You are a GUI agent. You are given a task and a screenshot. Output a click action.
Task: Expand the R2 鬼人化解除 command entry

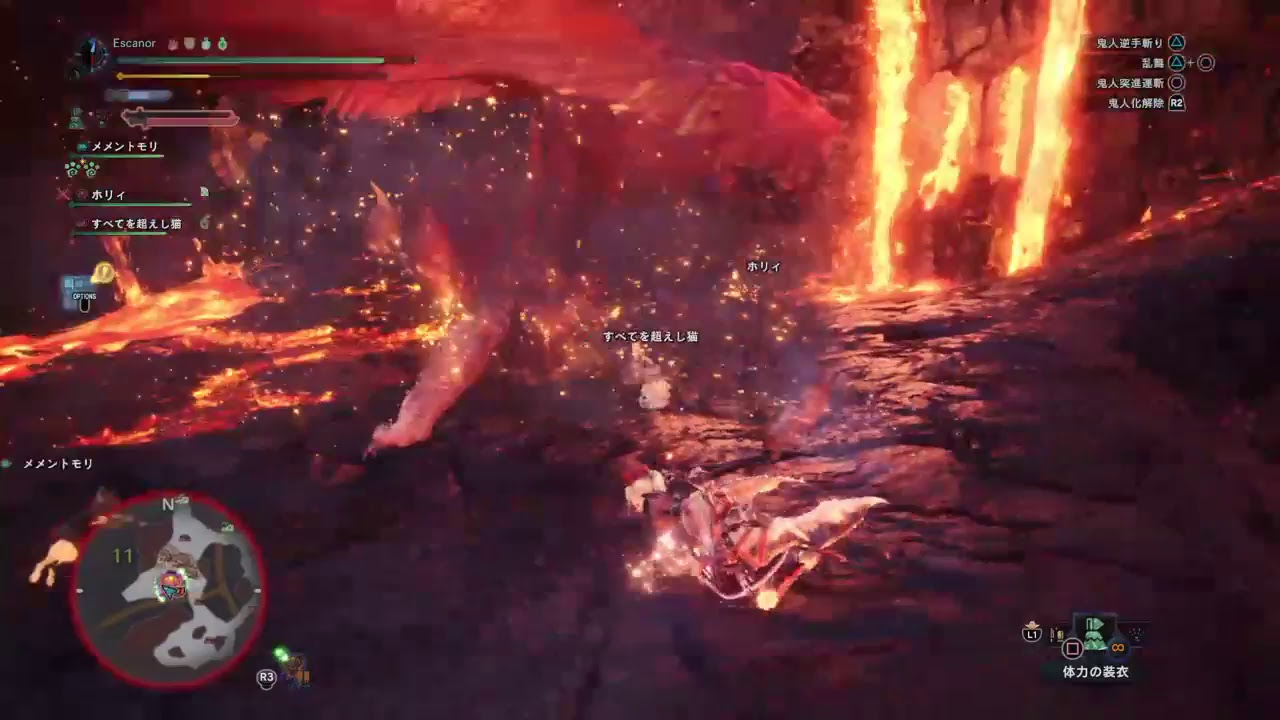point(1135,100)
